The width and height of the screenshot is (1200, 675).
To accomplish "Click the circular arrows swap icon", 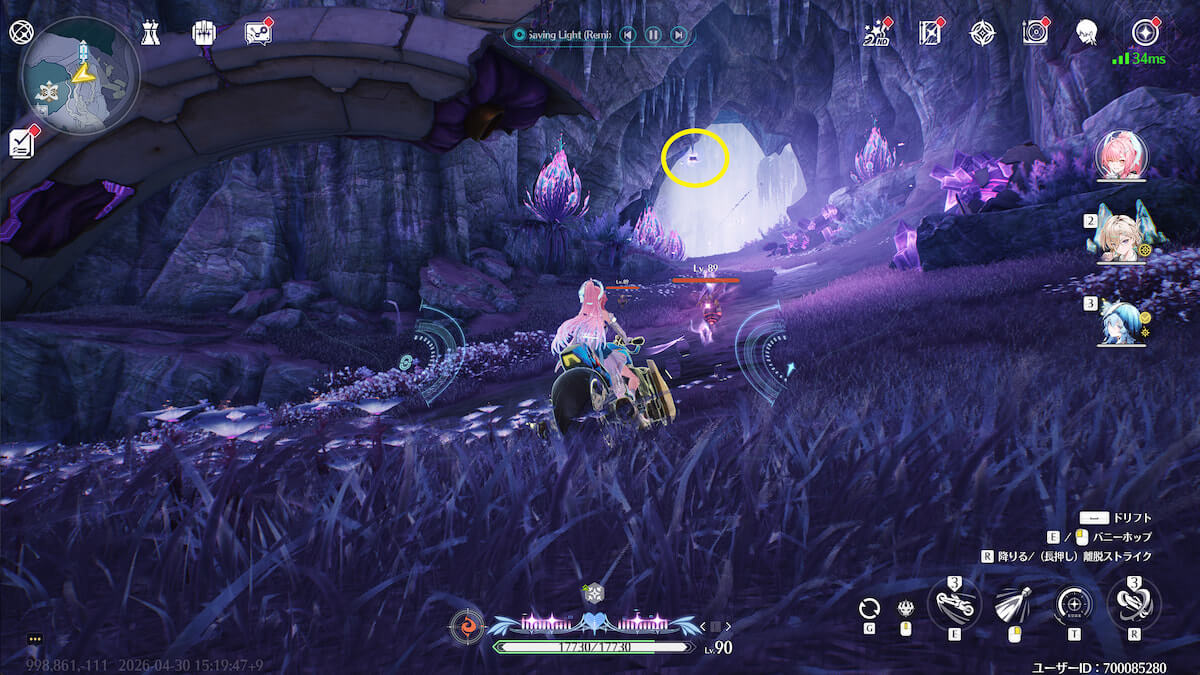I will point(870,607).
